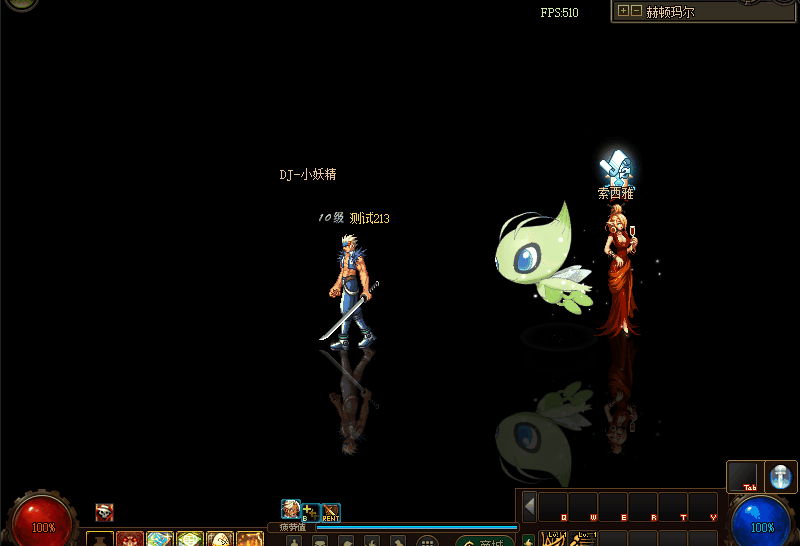This screenshot has width=800, height=546.
Task: Collapse skill bar with left arrow
Action: 529,505
